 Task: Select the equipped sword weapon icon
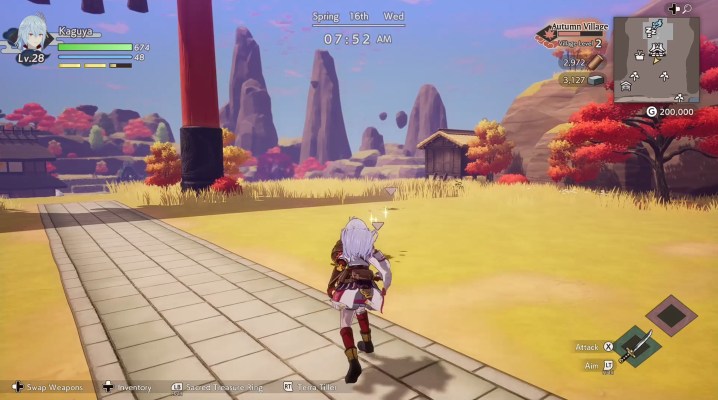(635, 345)
